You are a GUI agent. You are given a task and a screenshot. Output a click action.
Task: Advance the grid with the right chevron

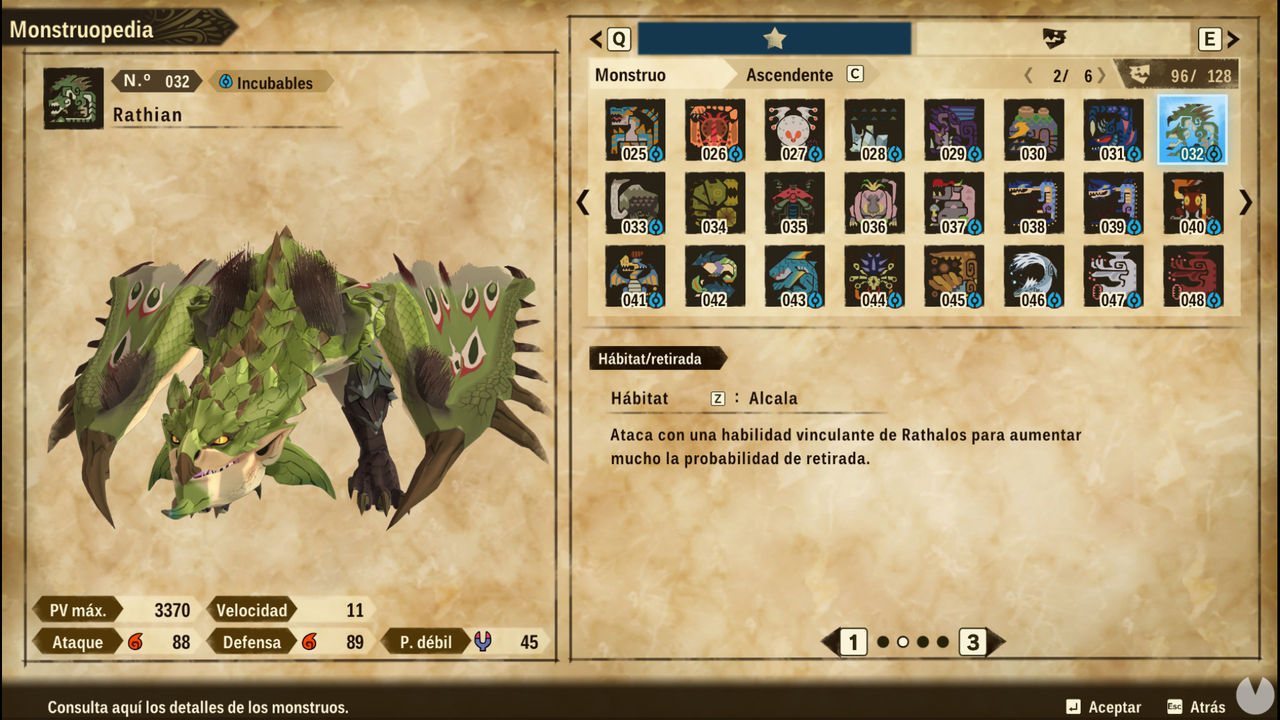[x=1245, y=203]
